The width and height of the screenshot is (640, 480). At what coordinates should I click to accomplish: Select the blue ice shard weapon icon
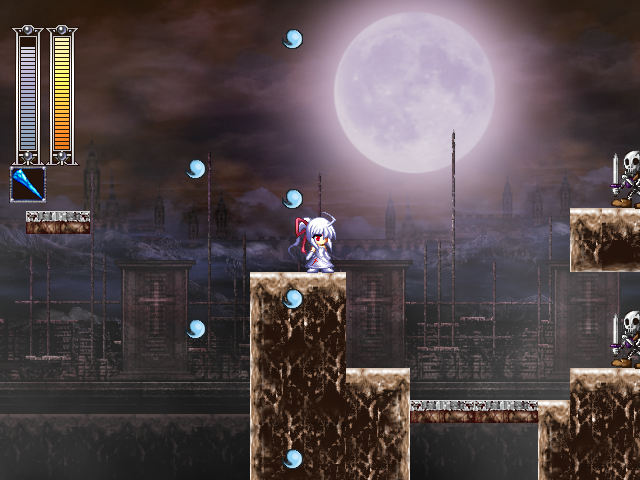pyautogui.click(x=28, y=184)
